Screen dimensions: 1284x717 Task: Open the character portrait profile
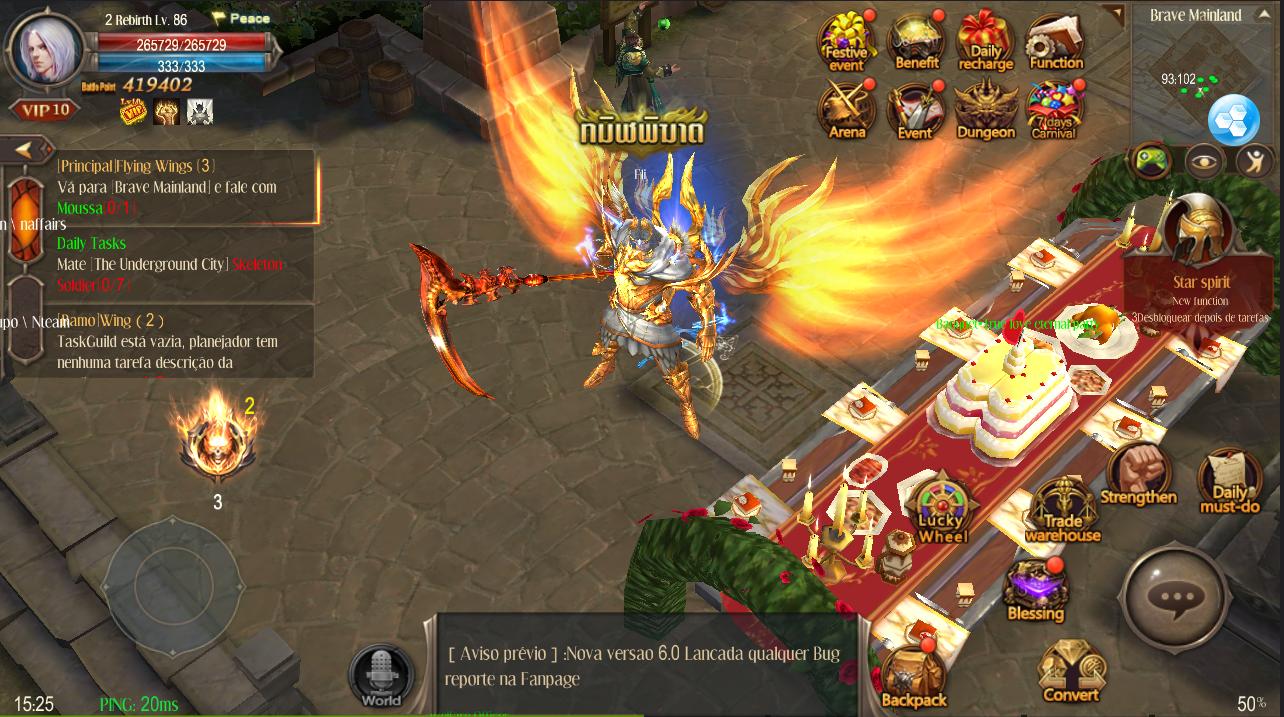click(x=46, y=48)
